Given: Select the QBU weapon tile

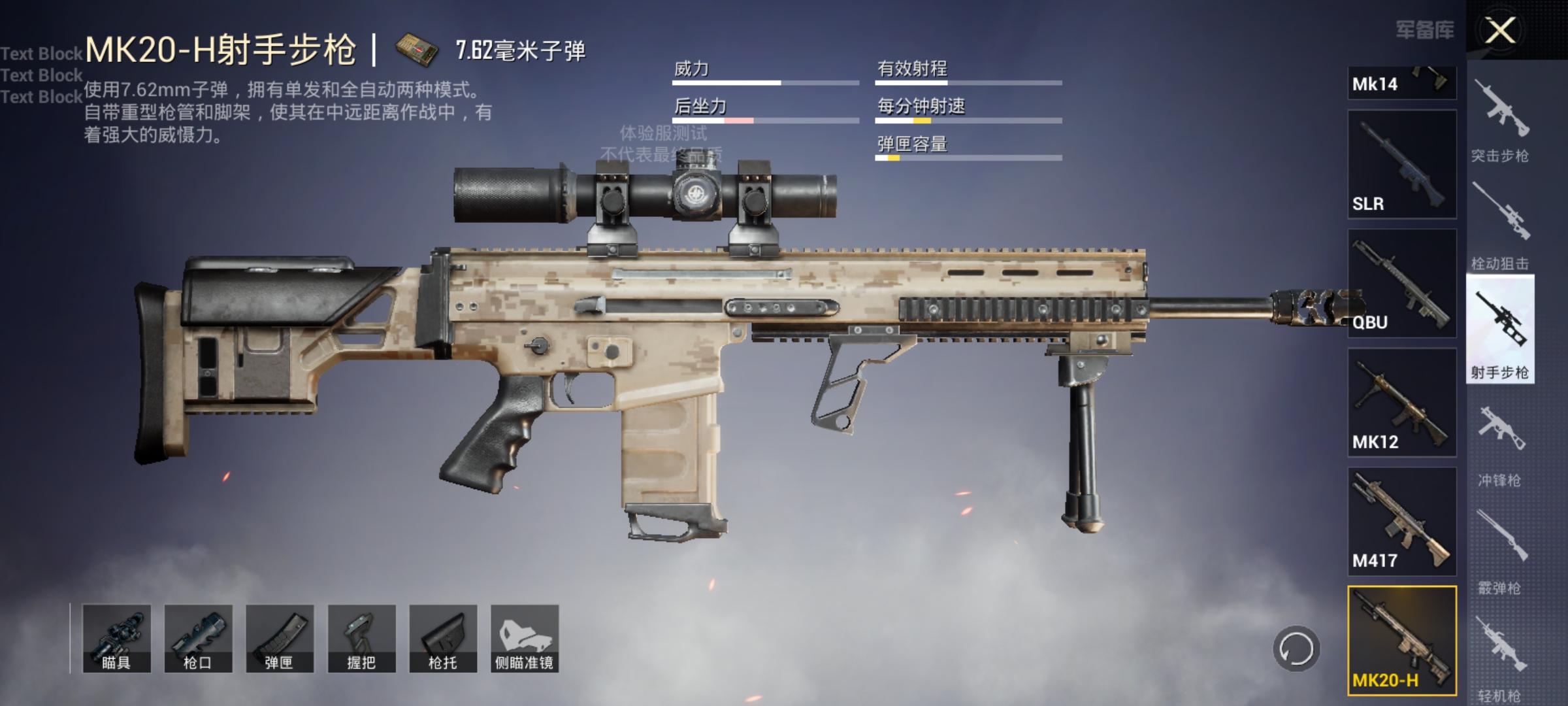Looking at the screenshot, I should coord(1402,283).
